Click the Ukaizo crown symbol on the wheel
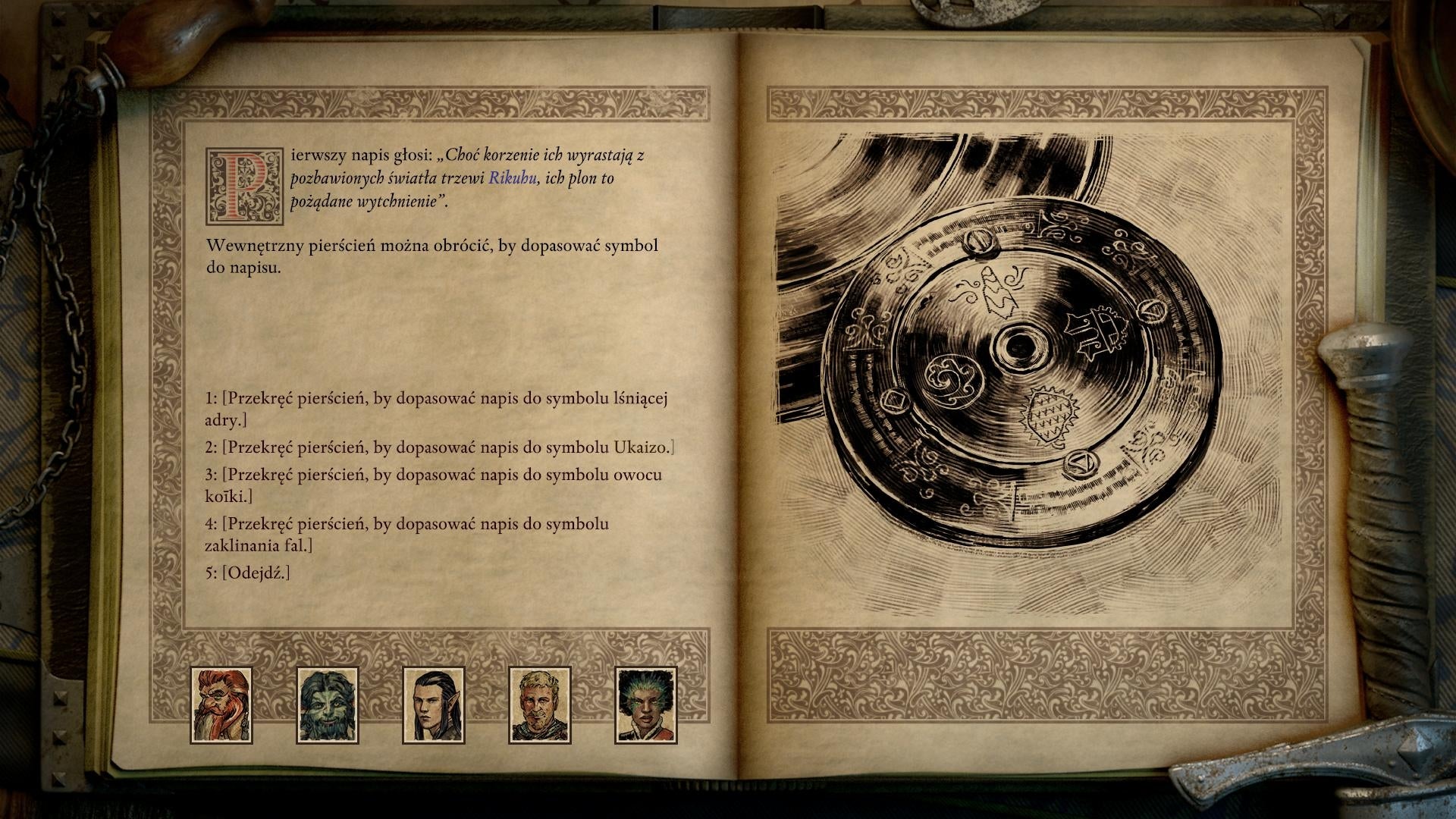The height and width of the screenshot is (819, 1456). [1097, 334]
